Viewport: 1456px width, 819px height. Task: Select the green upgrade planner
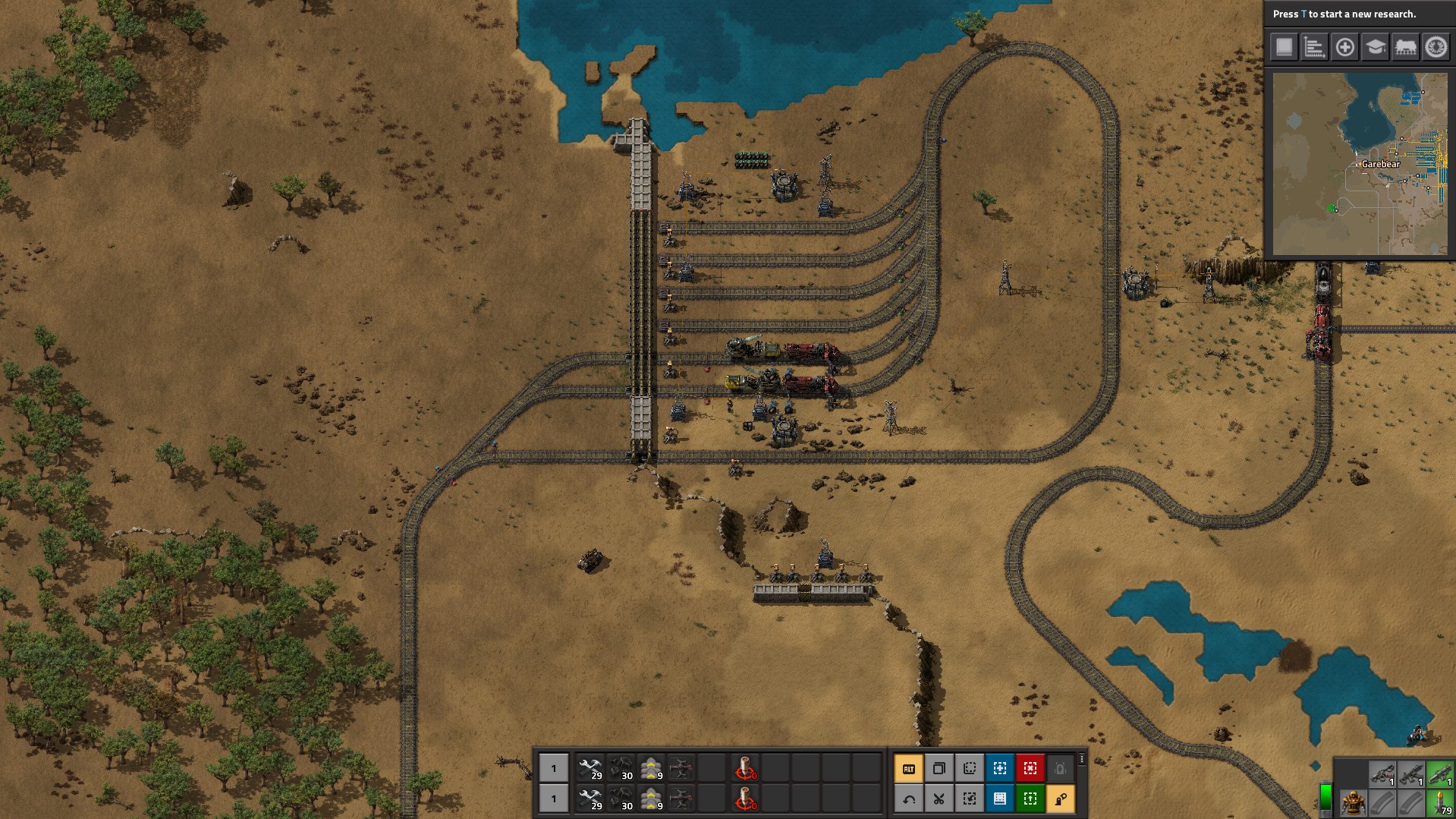[x=1030, y=799]
